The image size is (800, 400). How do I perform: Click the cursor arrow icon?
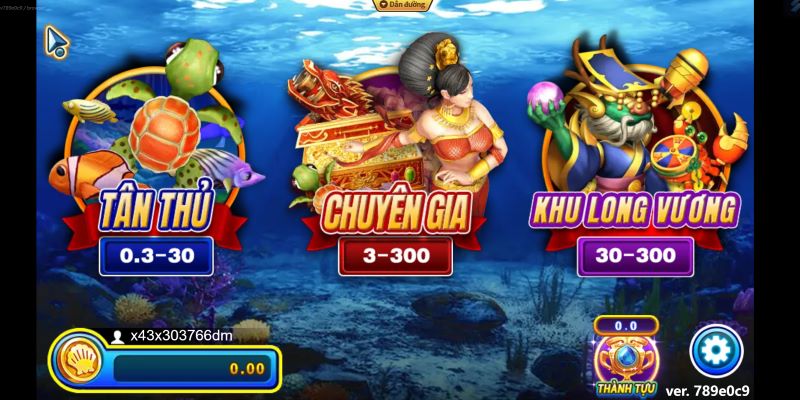[x=56, y=41]
